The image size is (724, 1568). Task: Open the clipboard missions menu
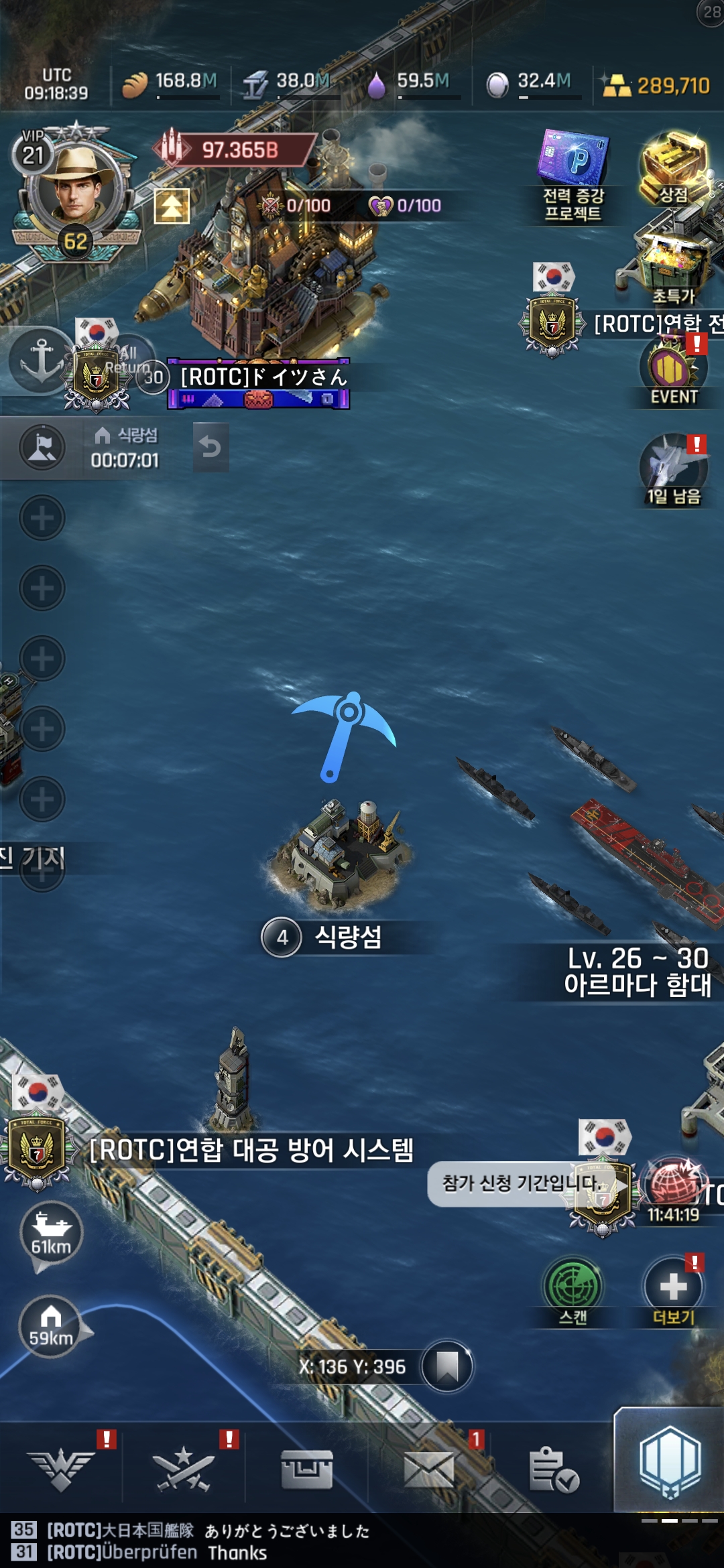[x=552, y=1469]
